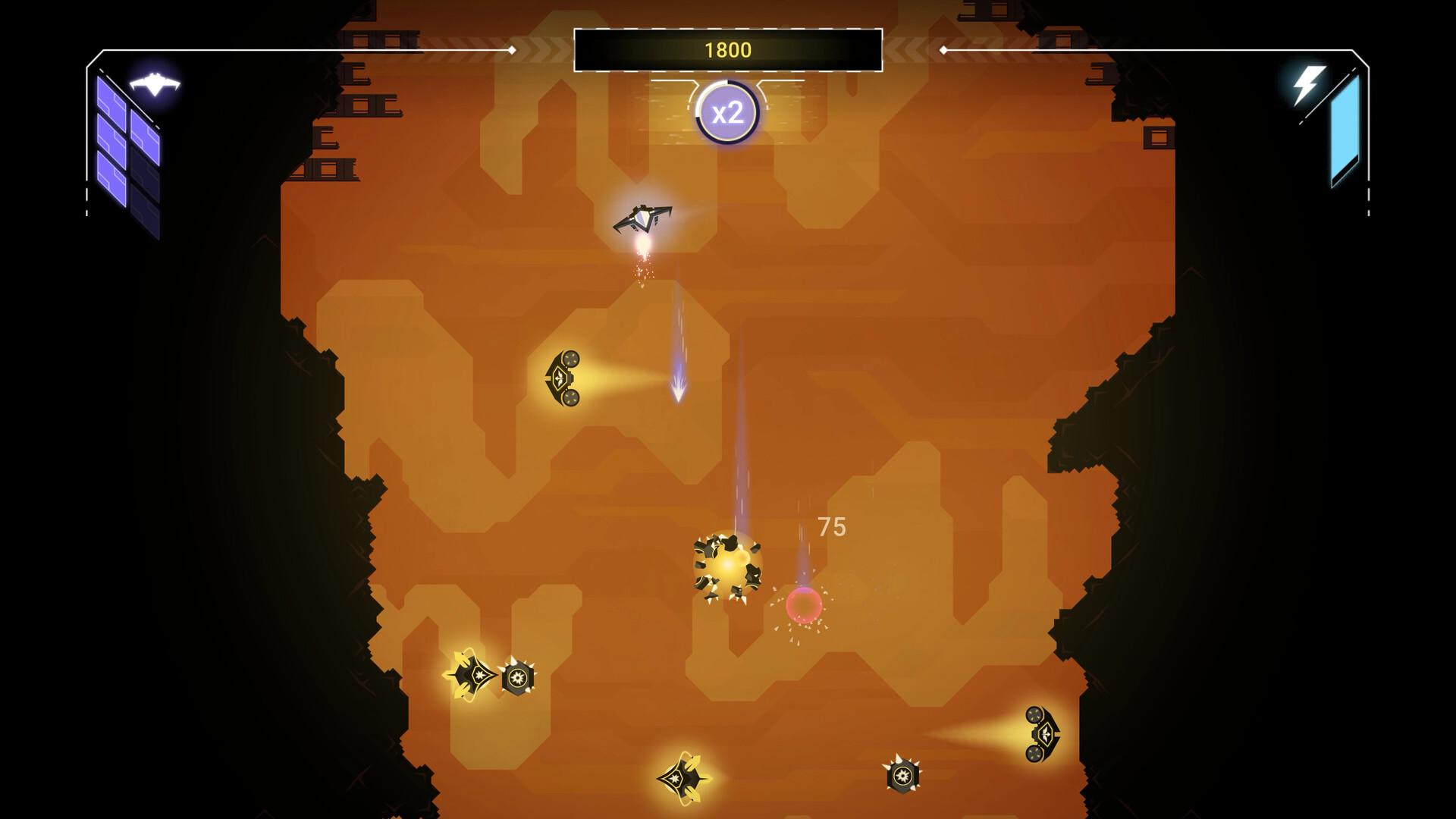Enable the blue energy bar meter
The image size is (1456, 819).
[1345, 129]
